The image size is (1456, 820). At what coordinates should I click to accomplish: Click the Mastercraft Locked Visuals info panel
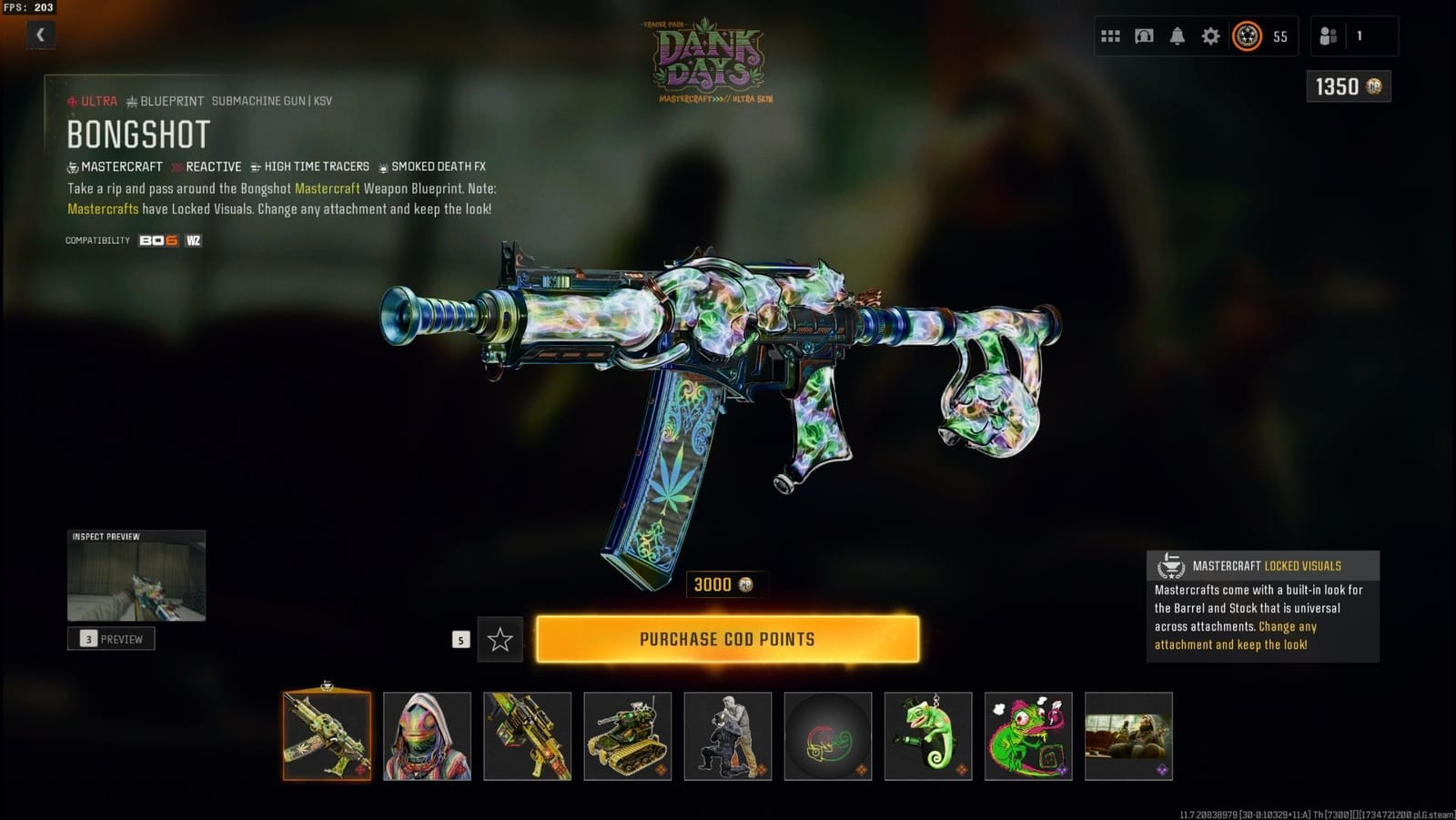tap(1263, 604)
